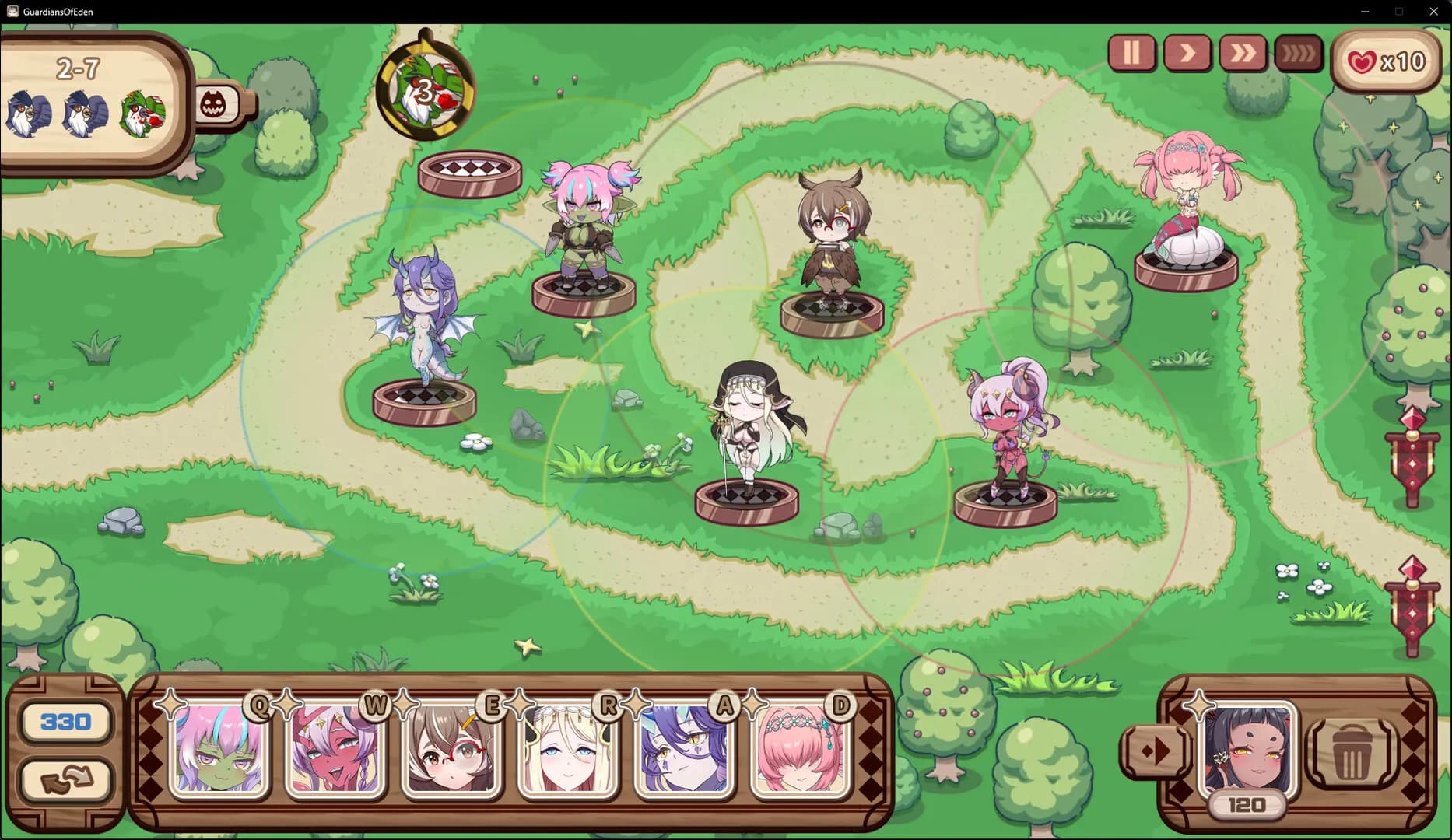Image resolution: width=1452 pixels, height=840 pixels.
Task: Click the 330 gold display
Action: pos(65,721)
